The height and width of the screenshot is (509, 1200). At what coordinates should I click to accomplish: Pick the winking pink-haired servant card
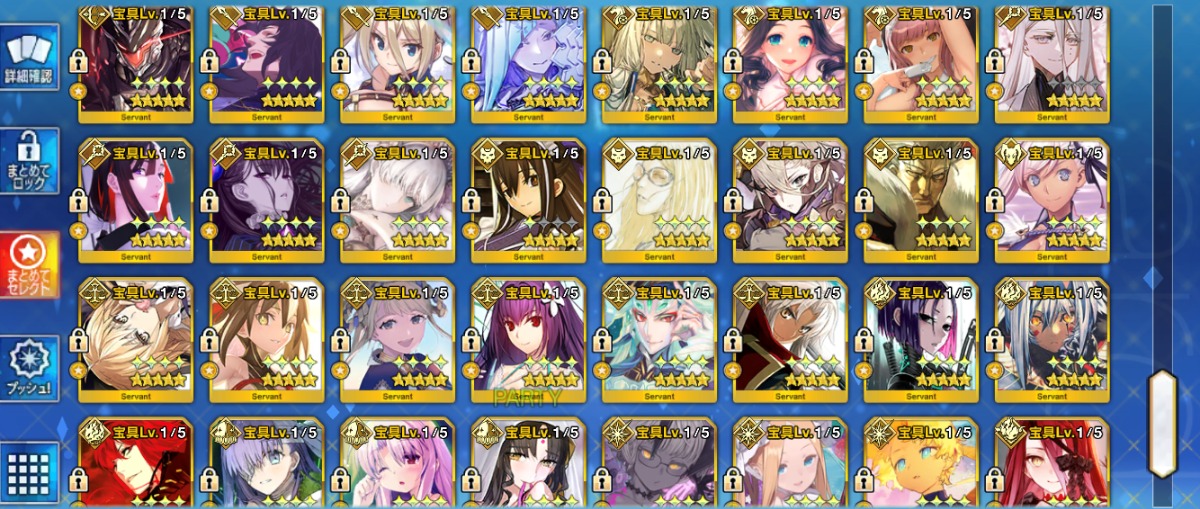point(397,464)
